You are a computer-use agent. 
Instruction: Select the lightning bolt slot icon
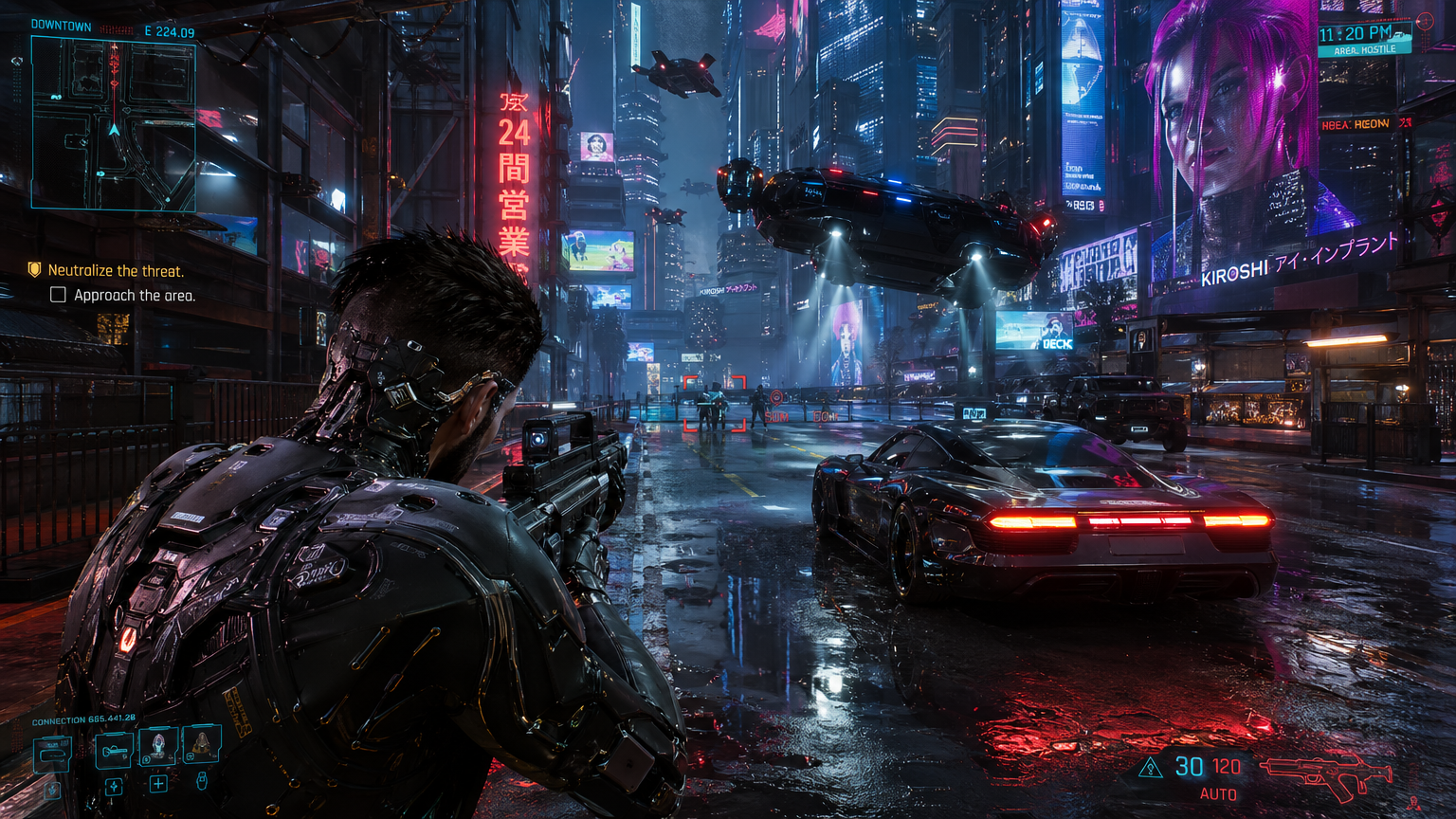[x=113, y=786]
